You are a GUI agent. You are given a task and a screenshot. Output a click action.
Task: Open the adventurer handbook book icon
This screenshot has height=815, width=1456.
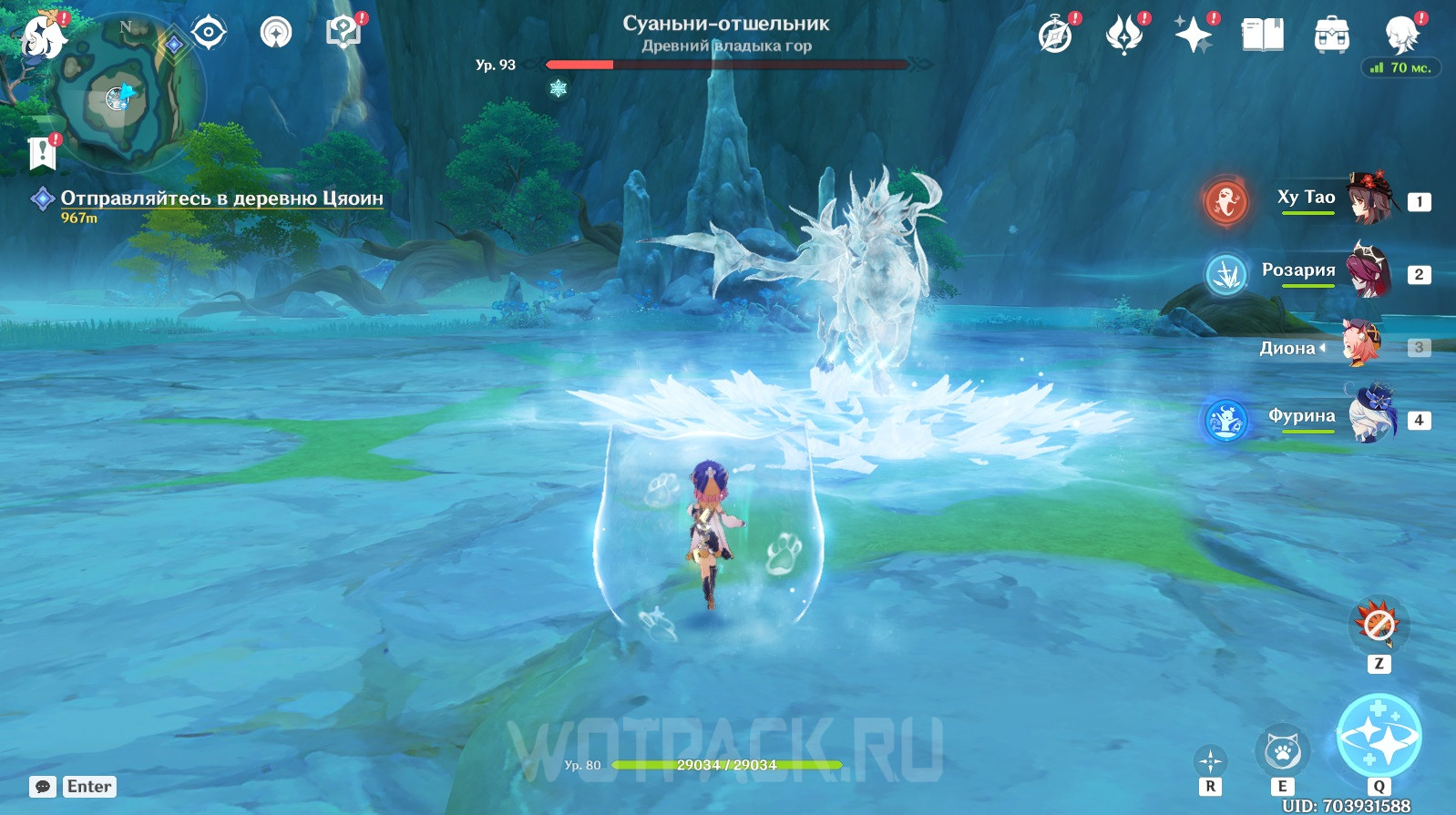[1262, 36]
